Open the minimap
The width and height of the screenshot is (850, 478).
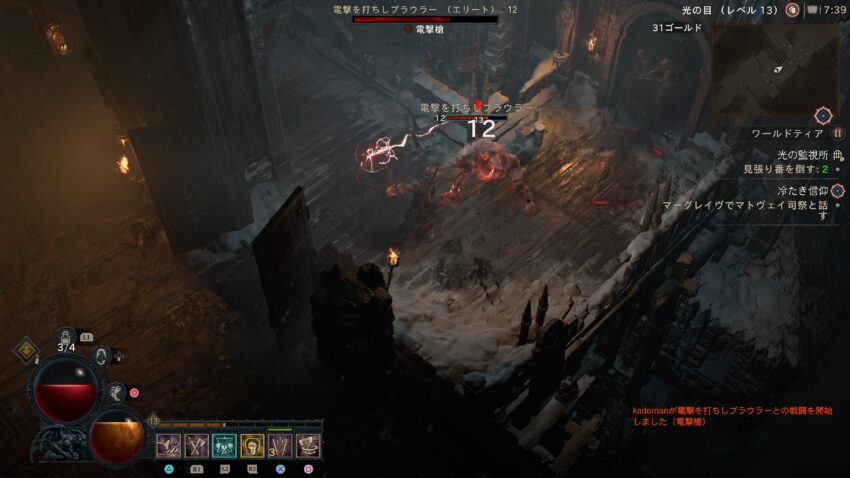(x=775, y=68)
